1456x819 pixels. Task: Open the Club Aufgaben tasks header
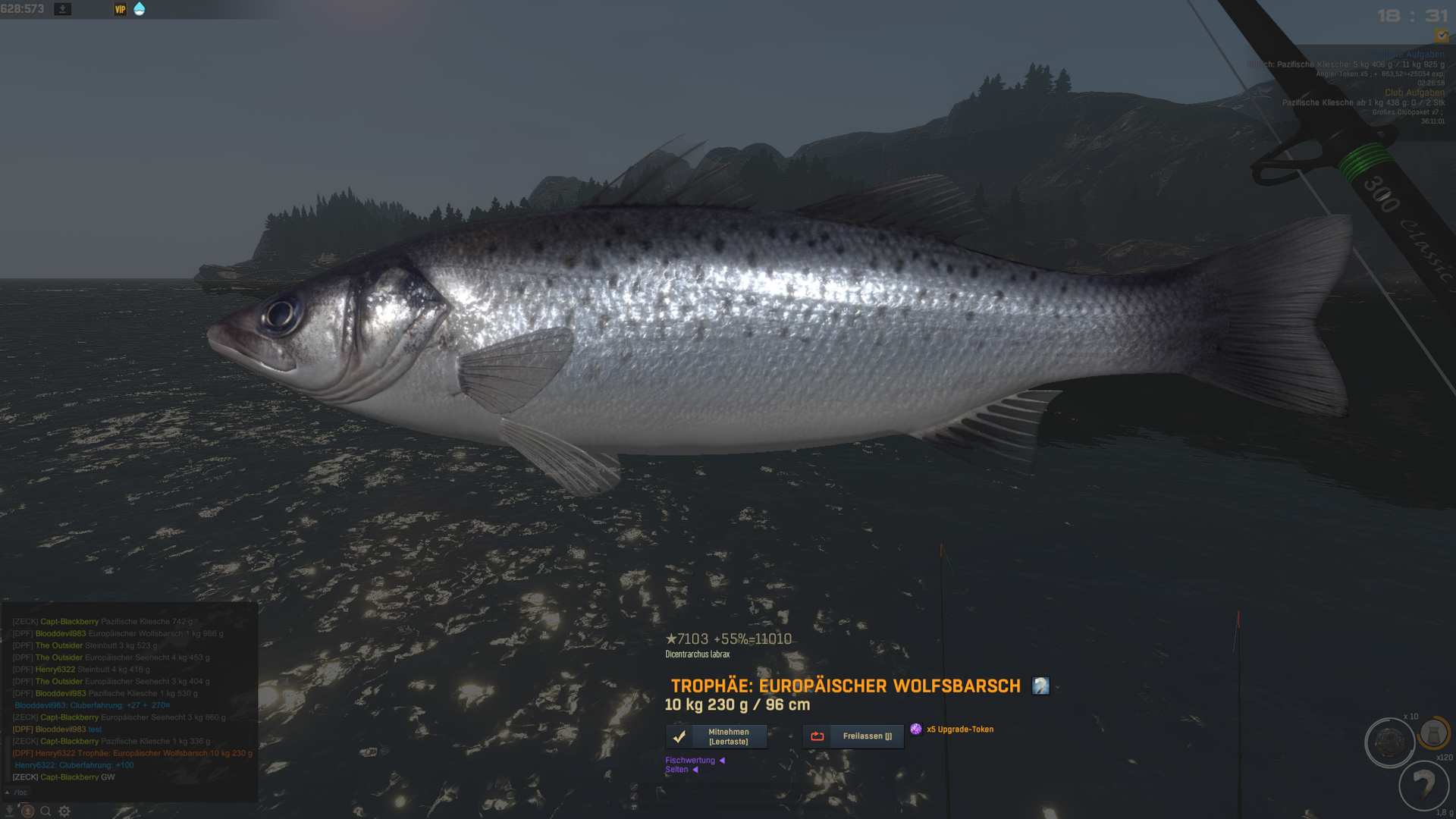point(1414,93)
